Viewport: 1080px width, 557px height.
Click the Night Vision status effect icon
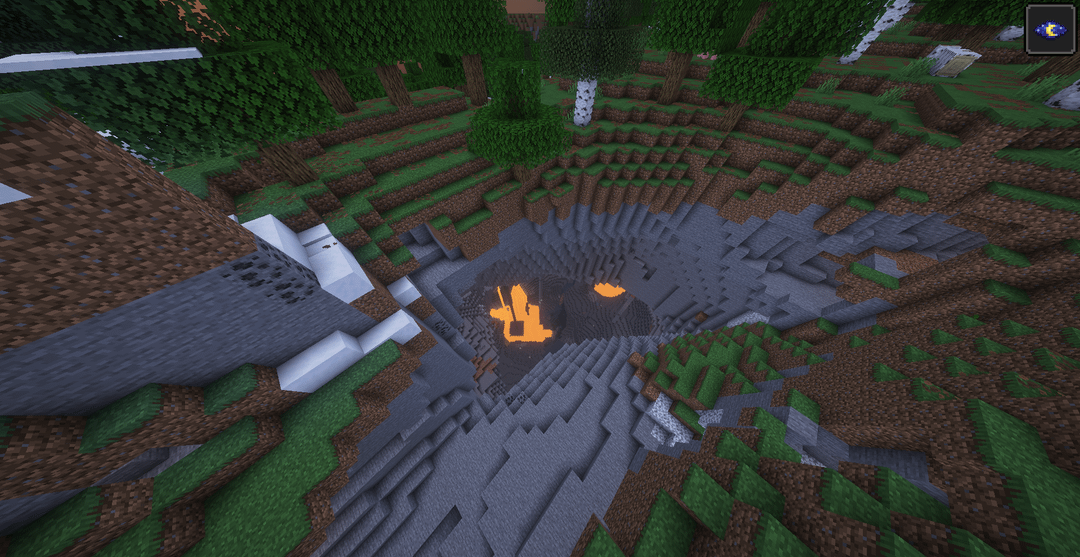(x=1051, y=29)
